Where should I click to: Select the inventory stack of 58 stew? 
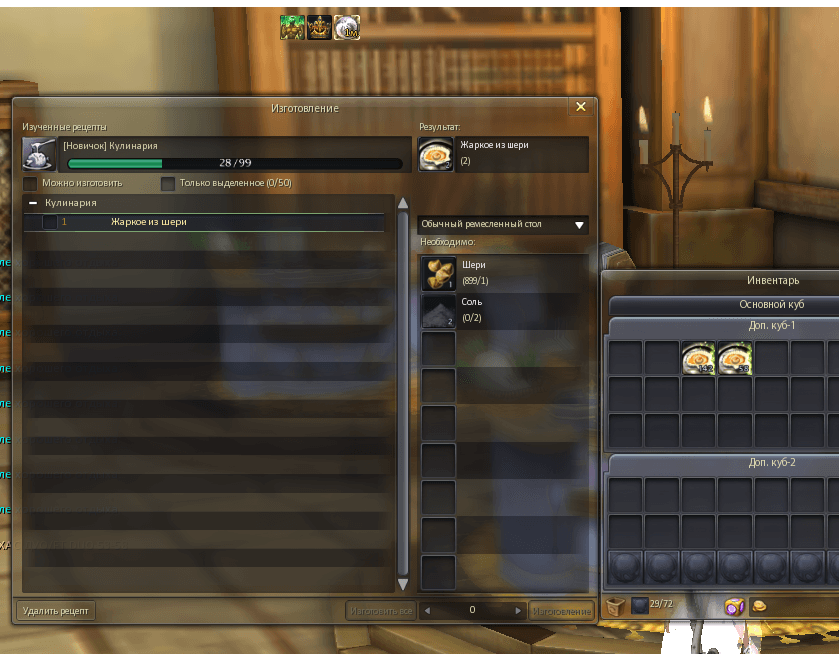coord(735,358)
